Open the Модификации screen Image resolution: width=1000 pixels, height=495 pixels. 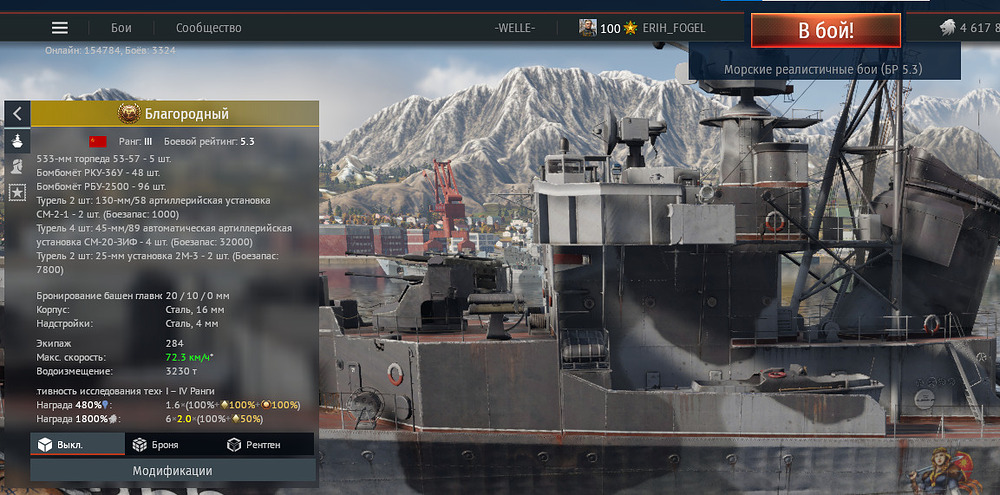[173, 470]
